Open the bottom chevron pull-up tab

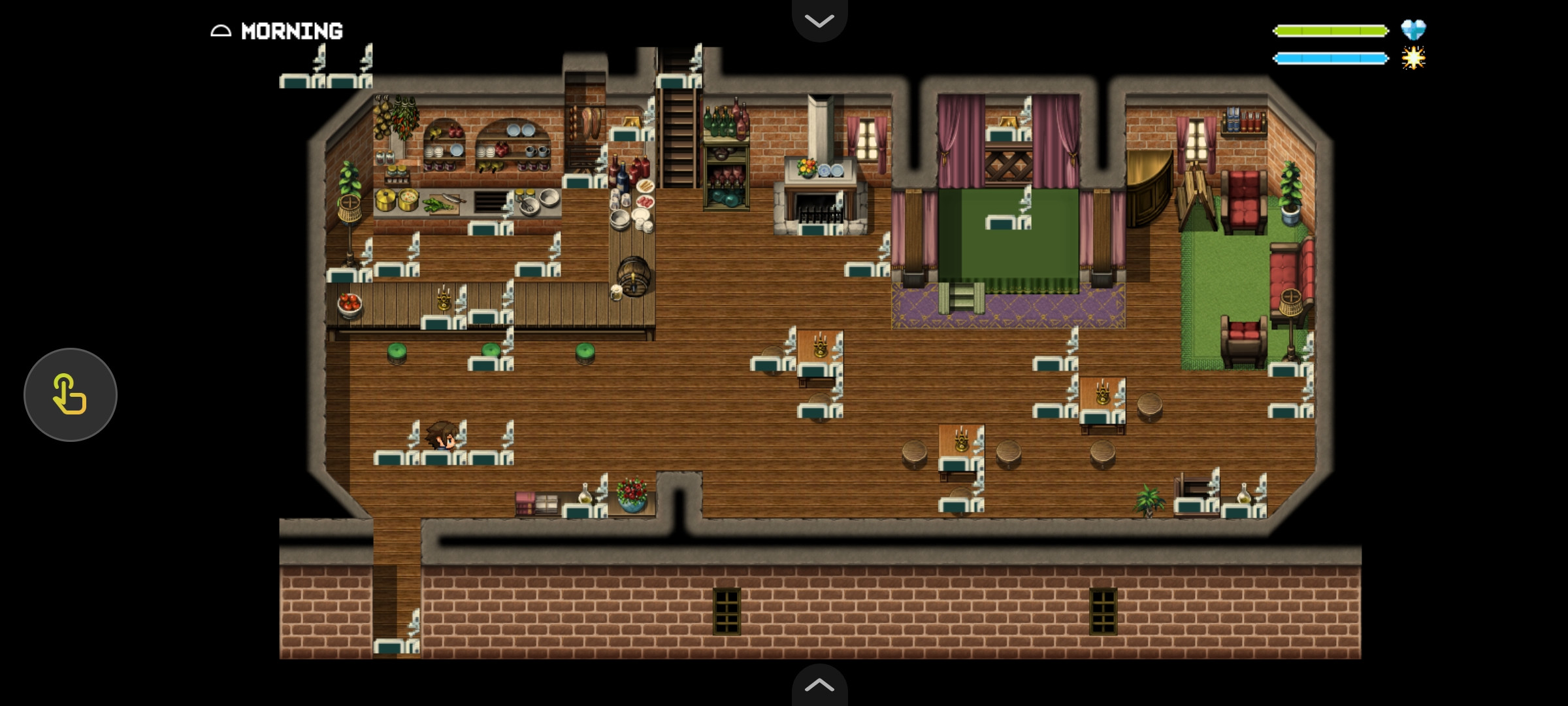[x=819, y=685]
